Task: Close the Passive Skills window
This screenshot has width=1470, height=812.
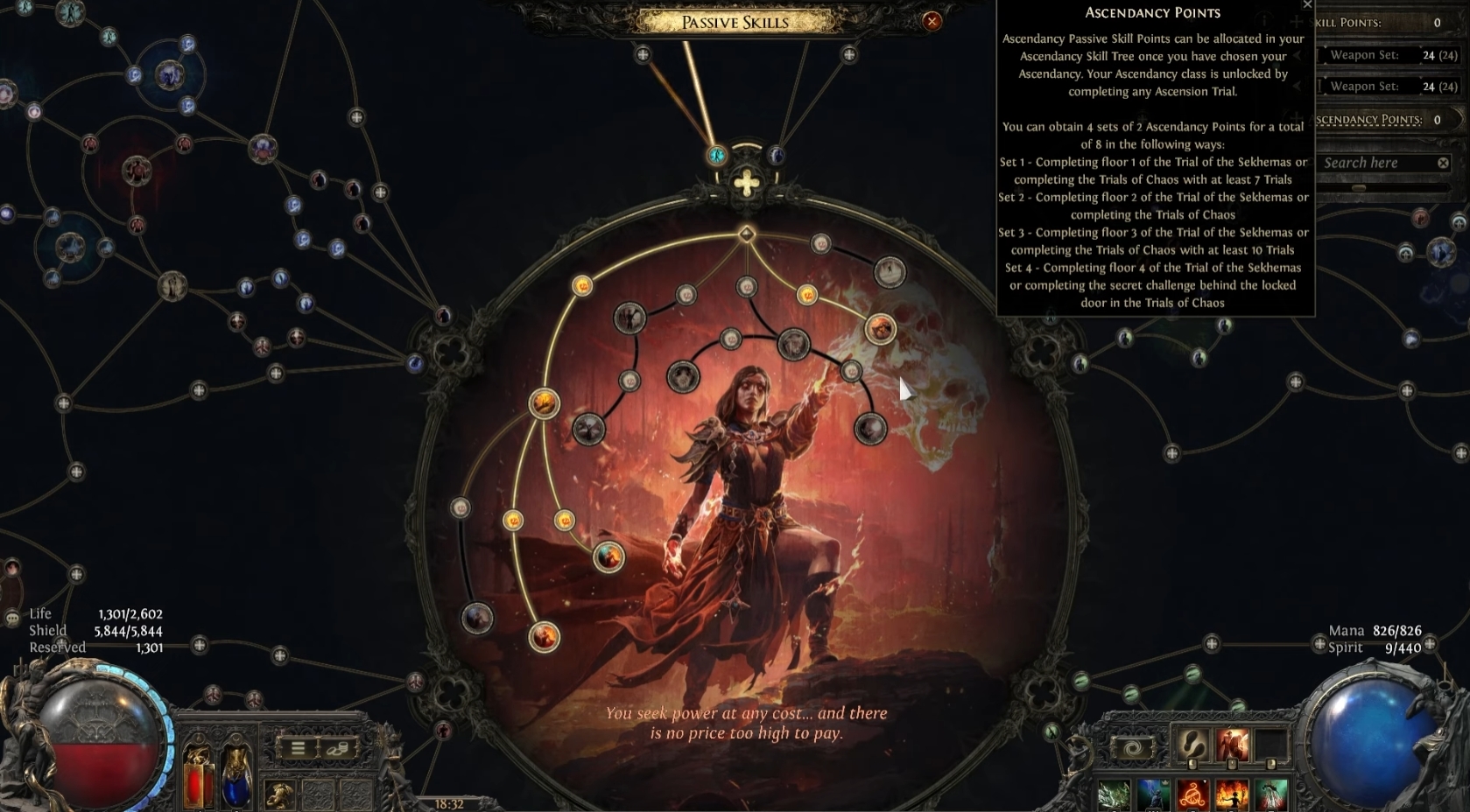Action: click(x=932, y=21)
